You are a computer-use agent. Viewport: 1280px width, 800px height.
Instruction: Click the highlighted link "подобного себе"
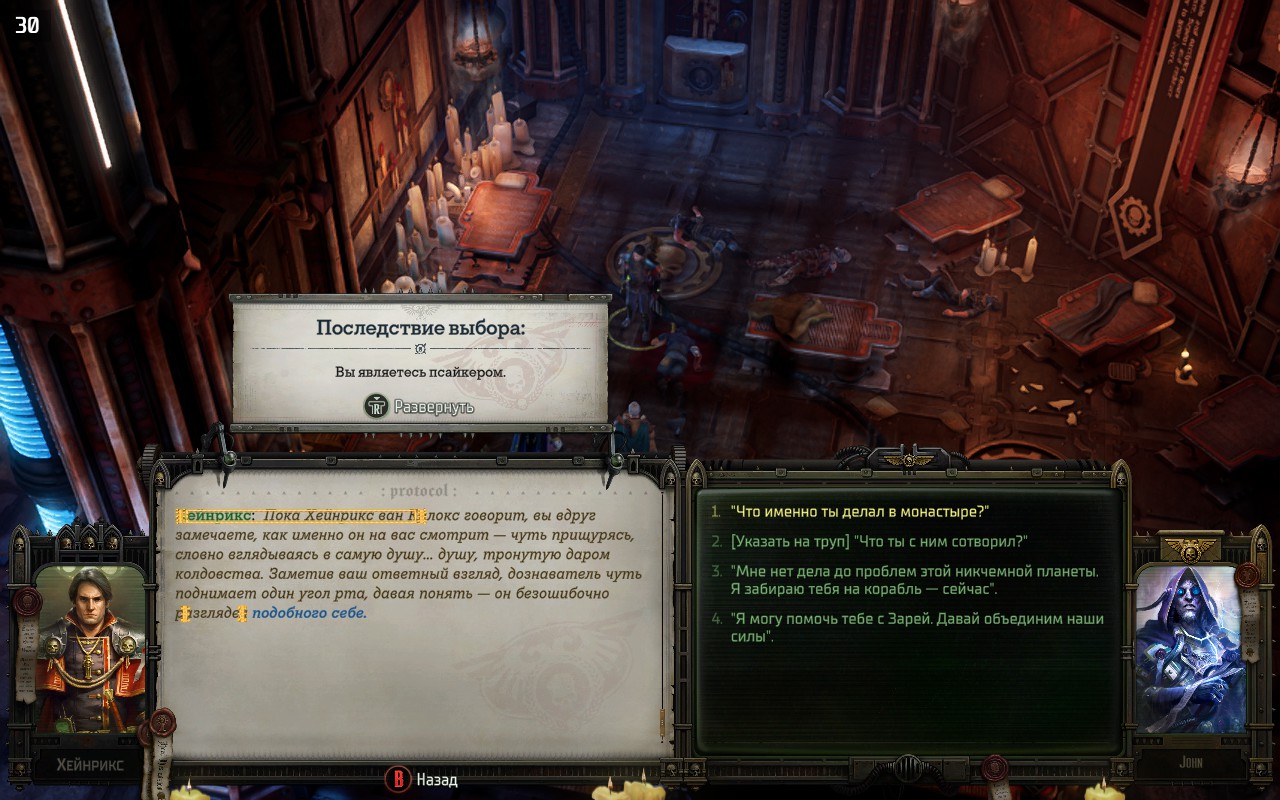tap(308, 613)
